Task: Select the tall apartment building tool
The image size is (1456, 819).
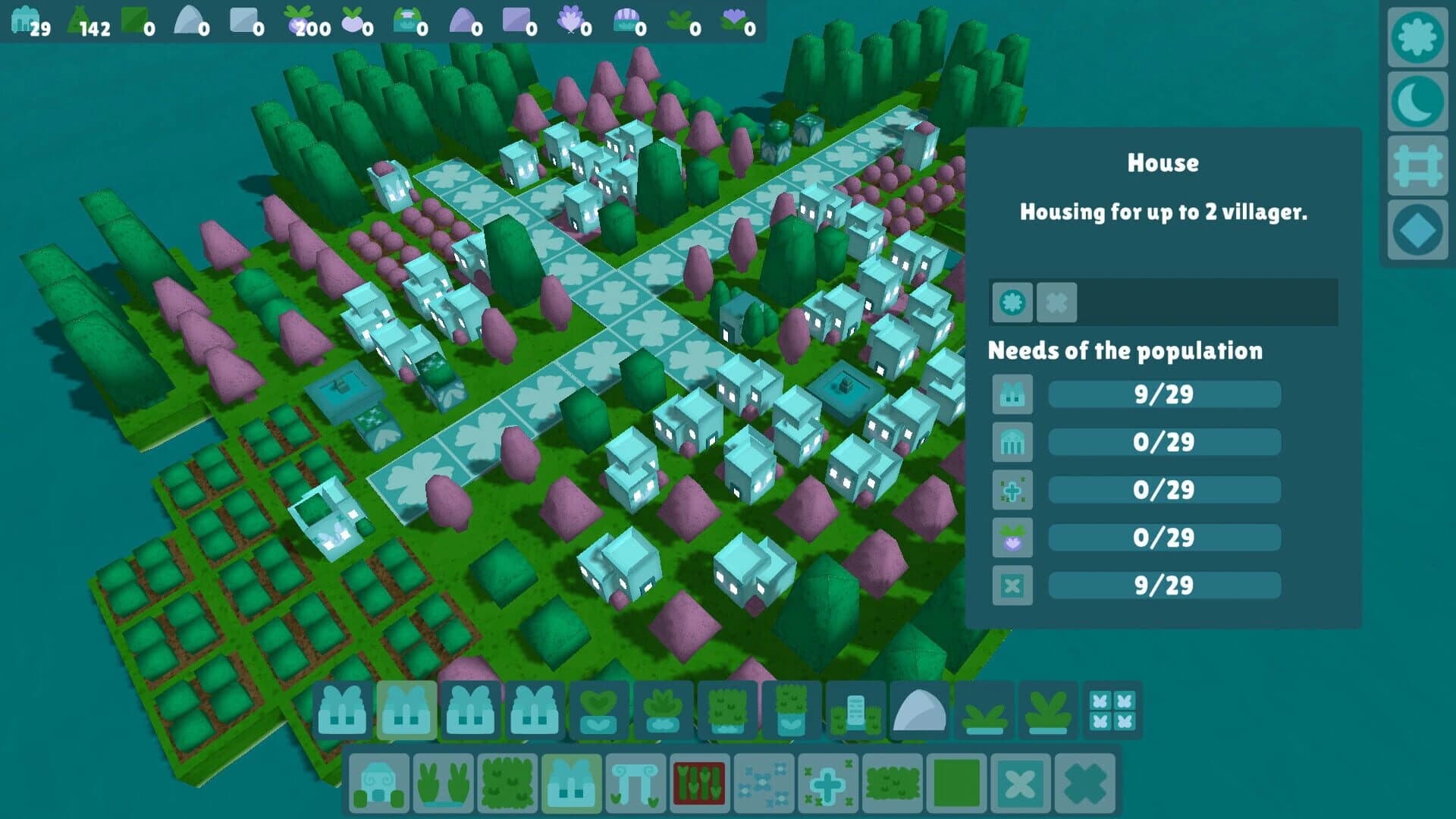Action: pos(855,708)
